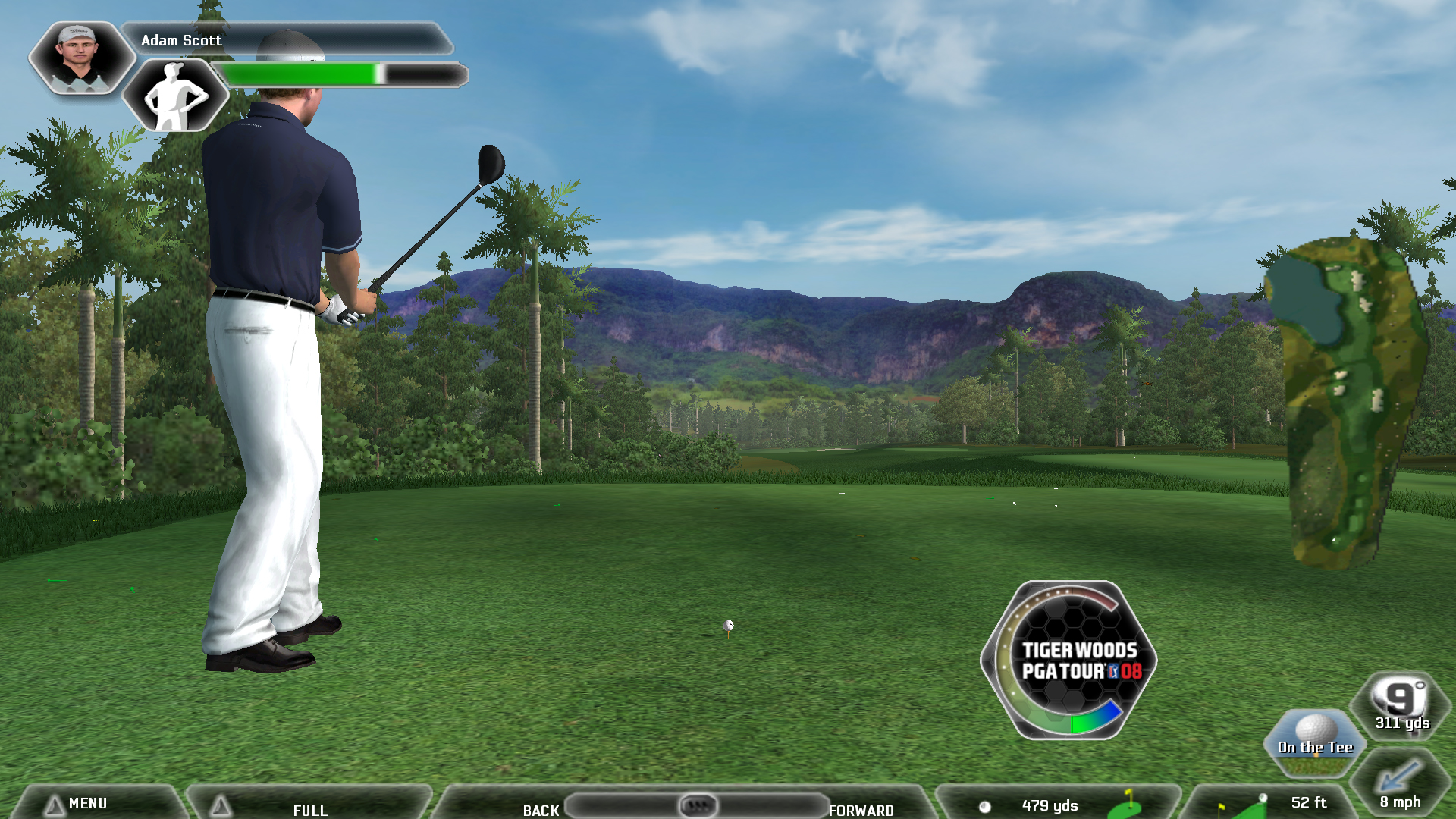1456x819 pixels.
Task: Click the Adam Scott player portrait
Action: point(81,58)
